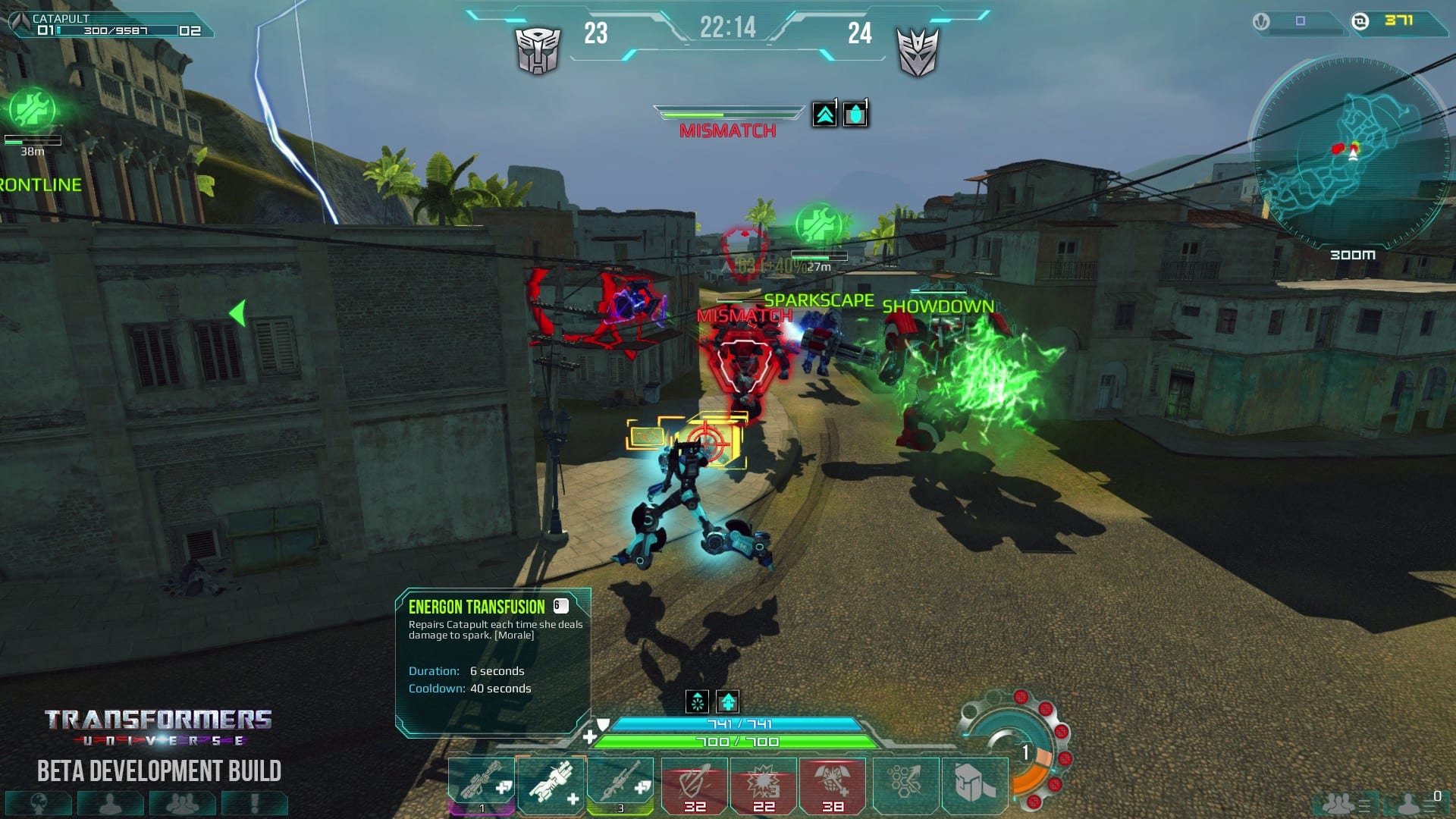Click the exclamation mark alerts button
Screen dimensions: 1456x819
tap(254, 803)
